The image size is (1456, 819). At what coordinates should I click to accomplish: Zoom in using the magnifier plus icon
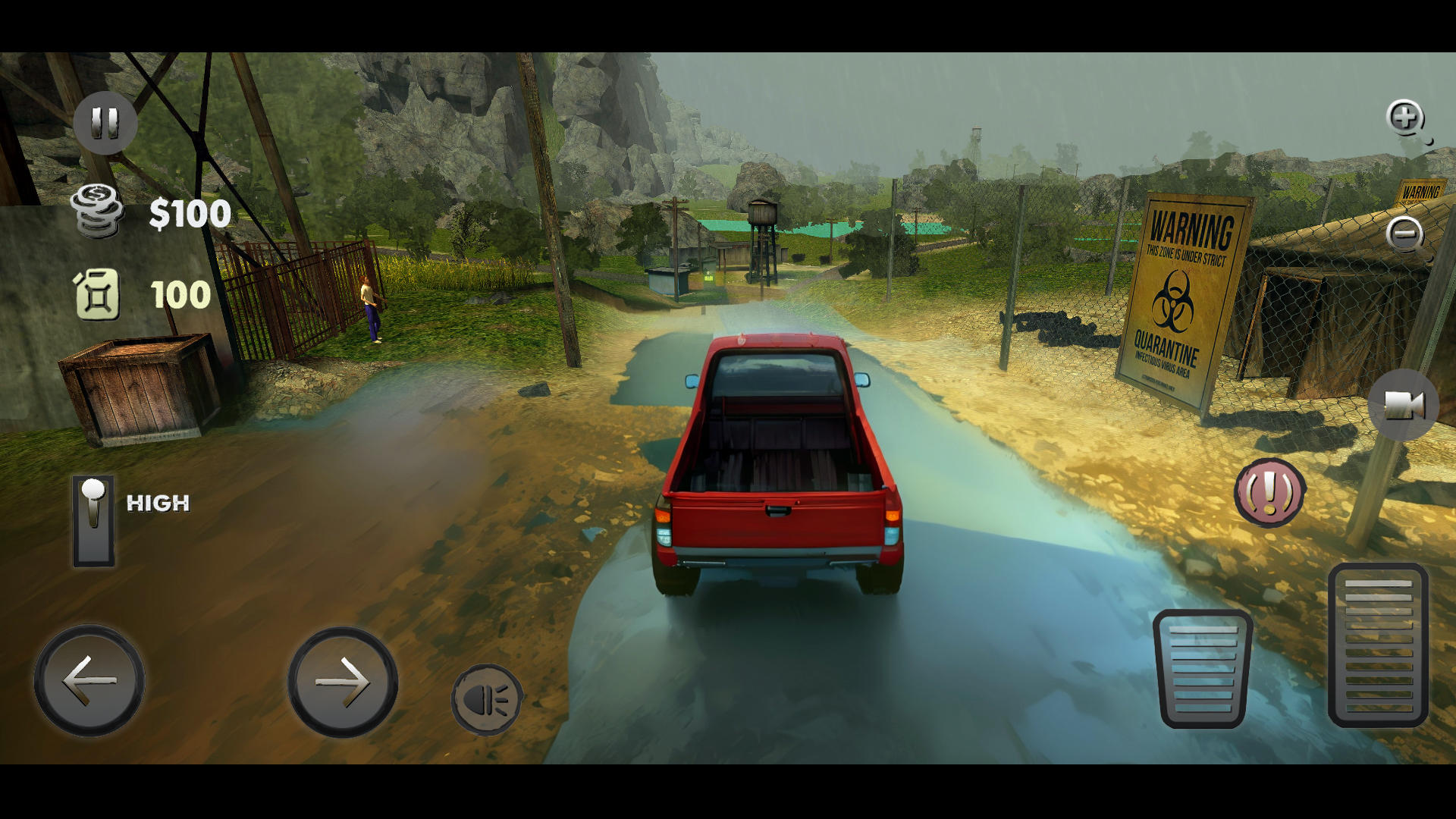(1404, 119)
